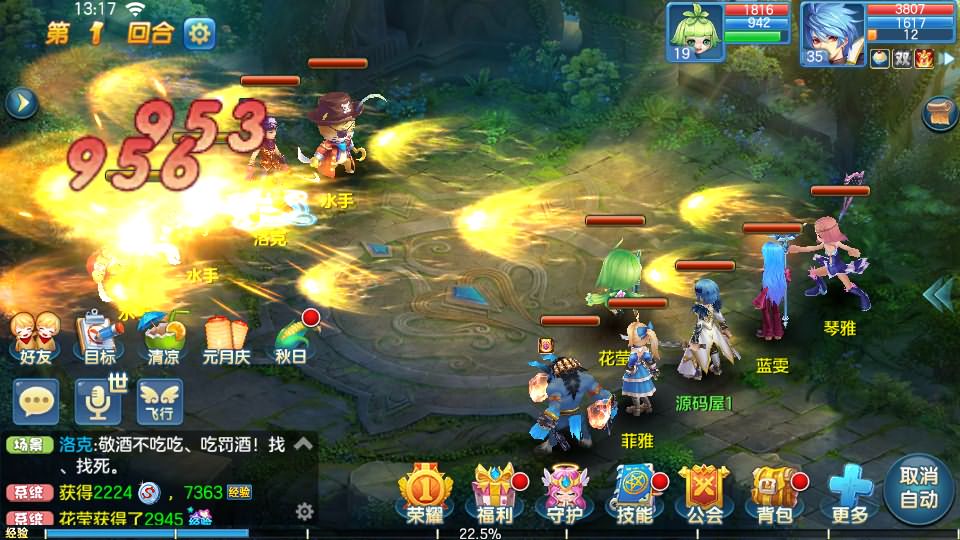Open the chat speech bubble button
This screenshot has width=960, height=540.
tap(36, 401)
